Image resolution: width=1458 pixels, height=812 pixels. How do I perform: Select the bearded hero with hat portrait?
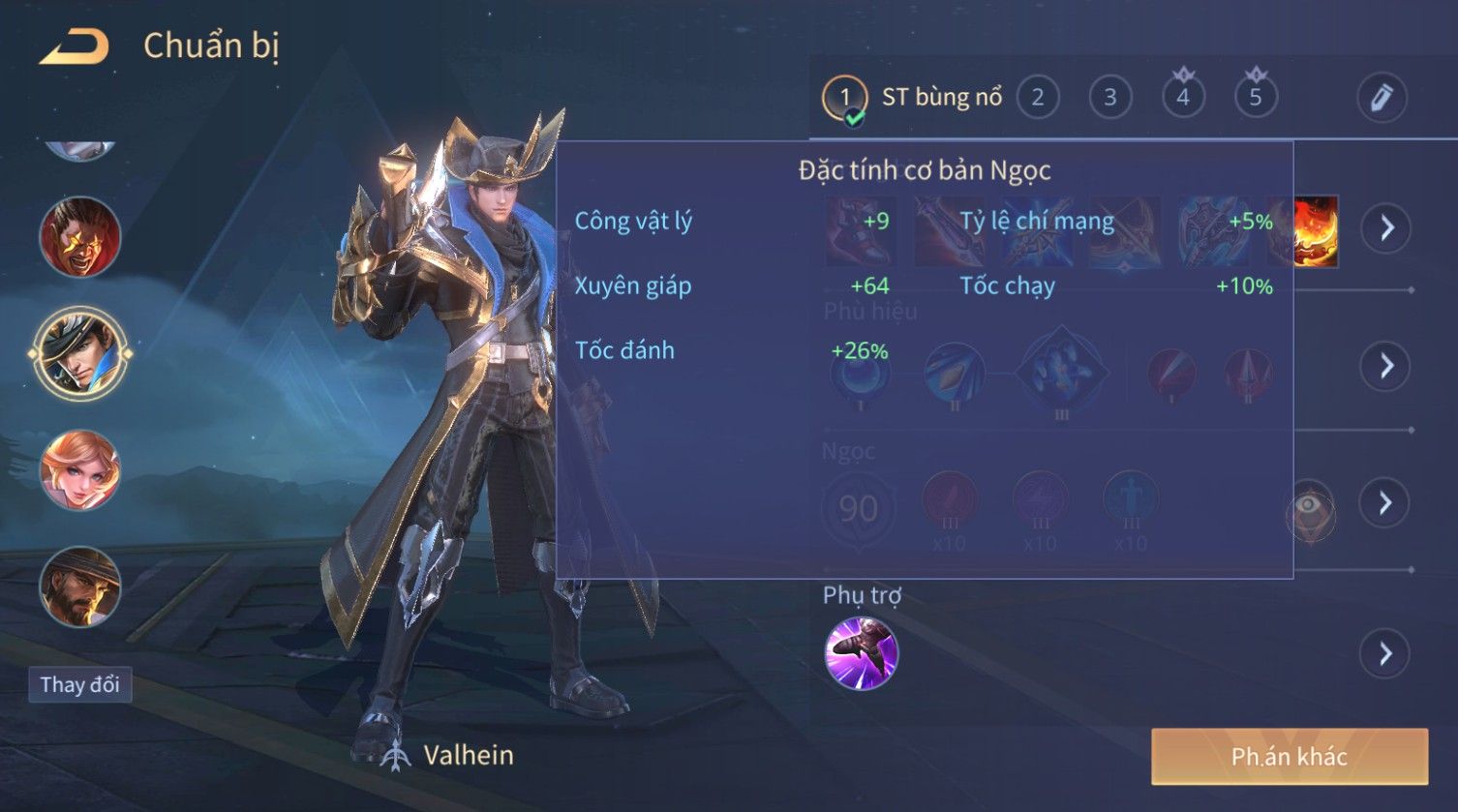click(79, 586)
